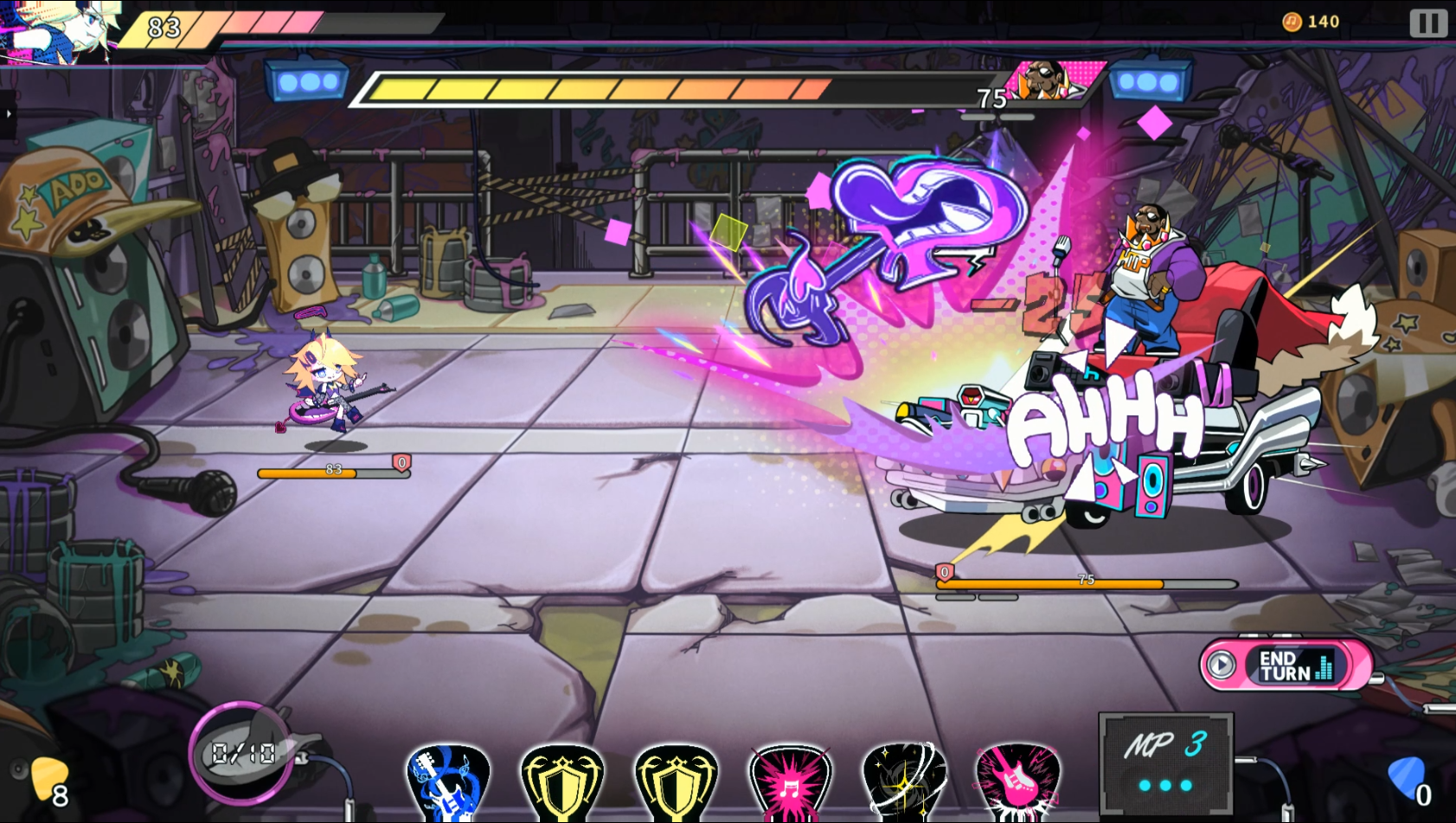Play the pink music note burst card

pos(790,782)
